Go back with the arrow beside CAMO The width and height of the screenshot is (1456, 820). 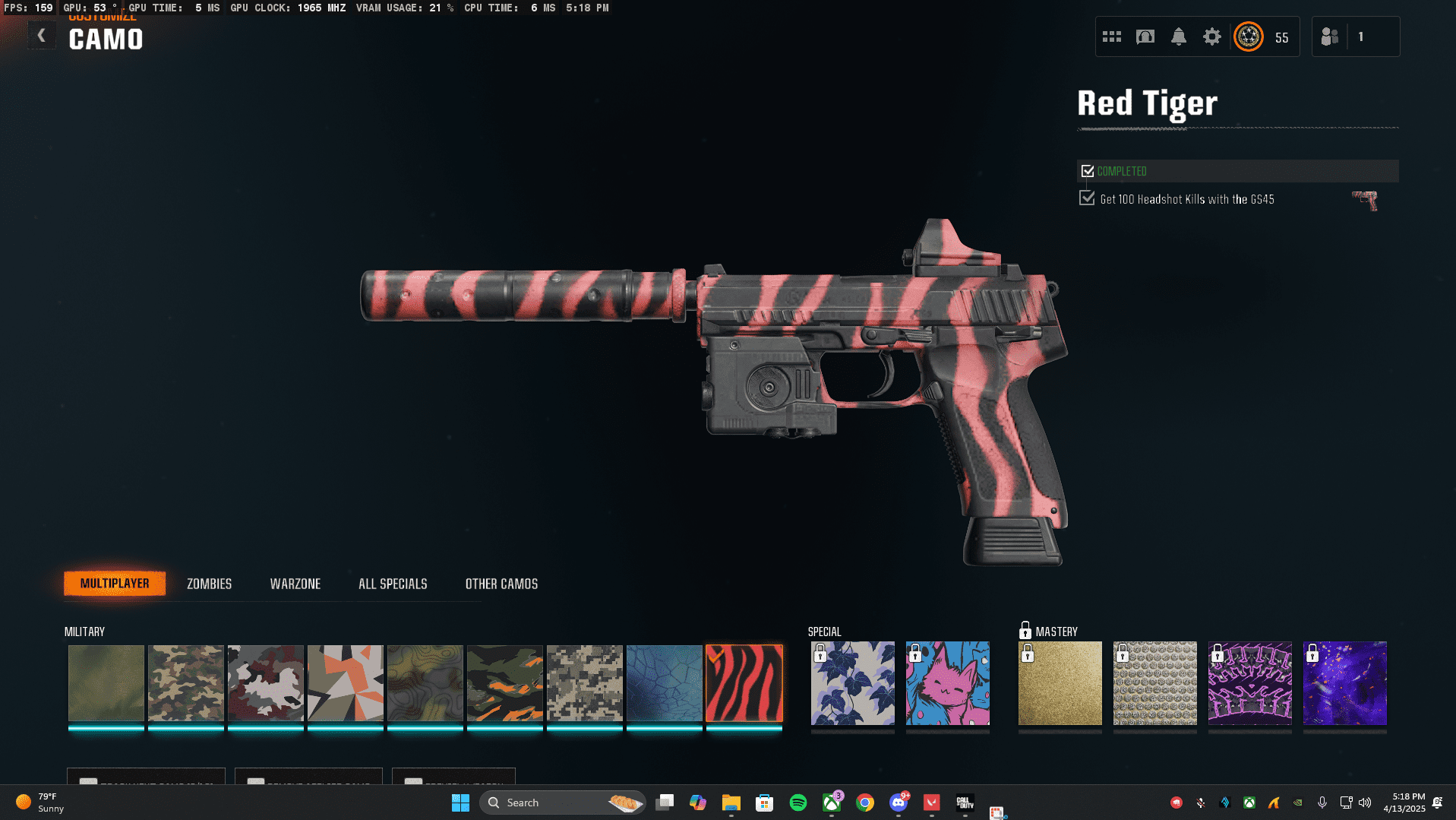pyautogui.click(x=42, y=36)
